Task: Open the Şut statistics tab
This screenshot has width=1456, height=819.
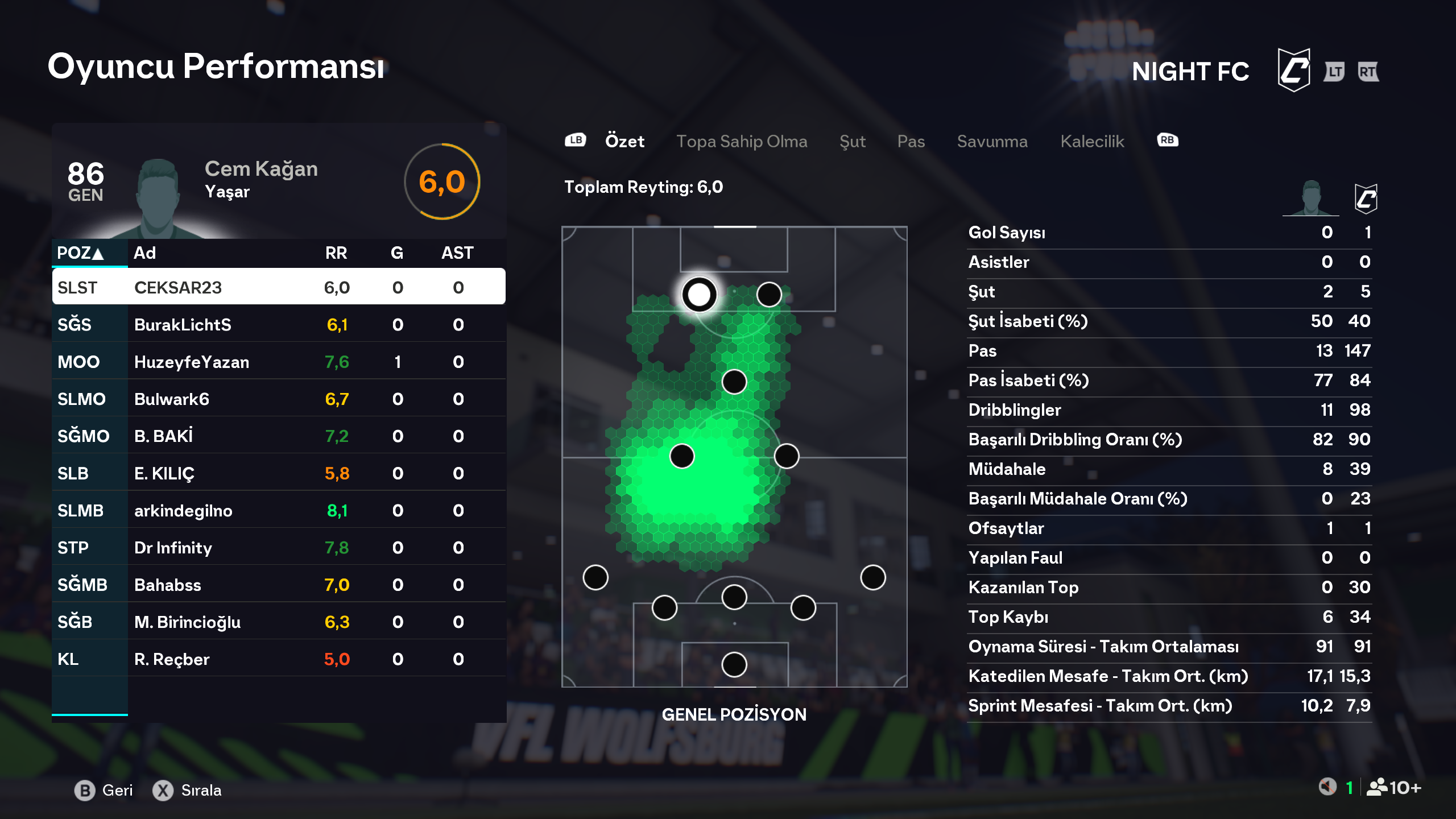Action: (x=852, y=142)
